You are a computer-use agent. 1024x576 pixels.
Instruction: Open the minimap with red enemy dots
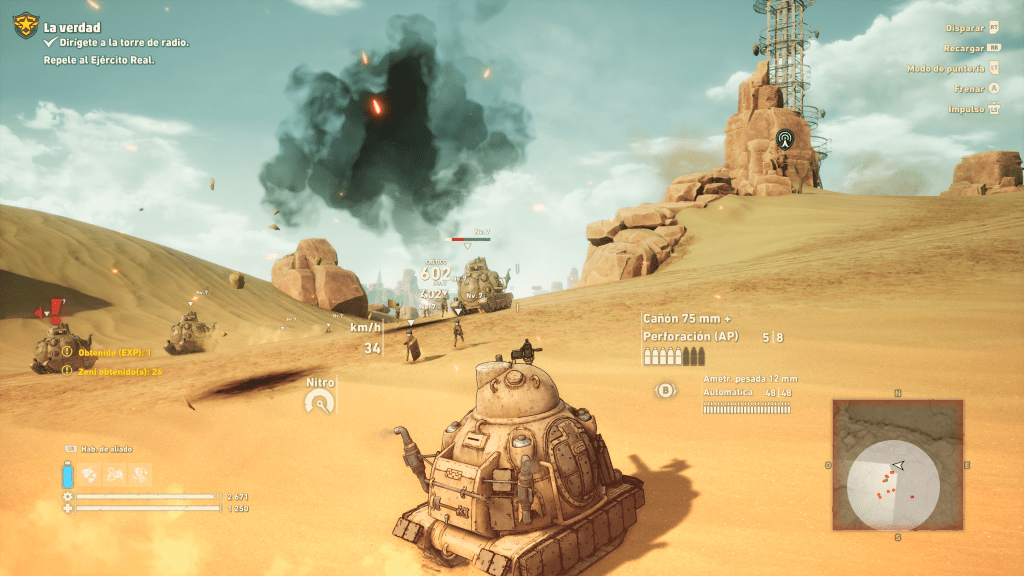coord(897,465)
